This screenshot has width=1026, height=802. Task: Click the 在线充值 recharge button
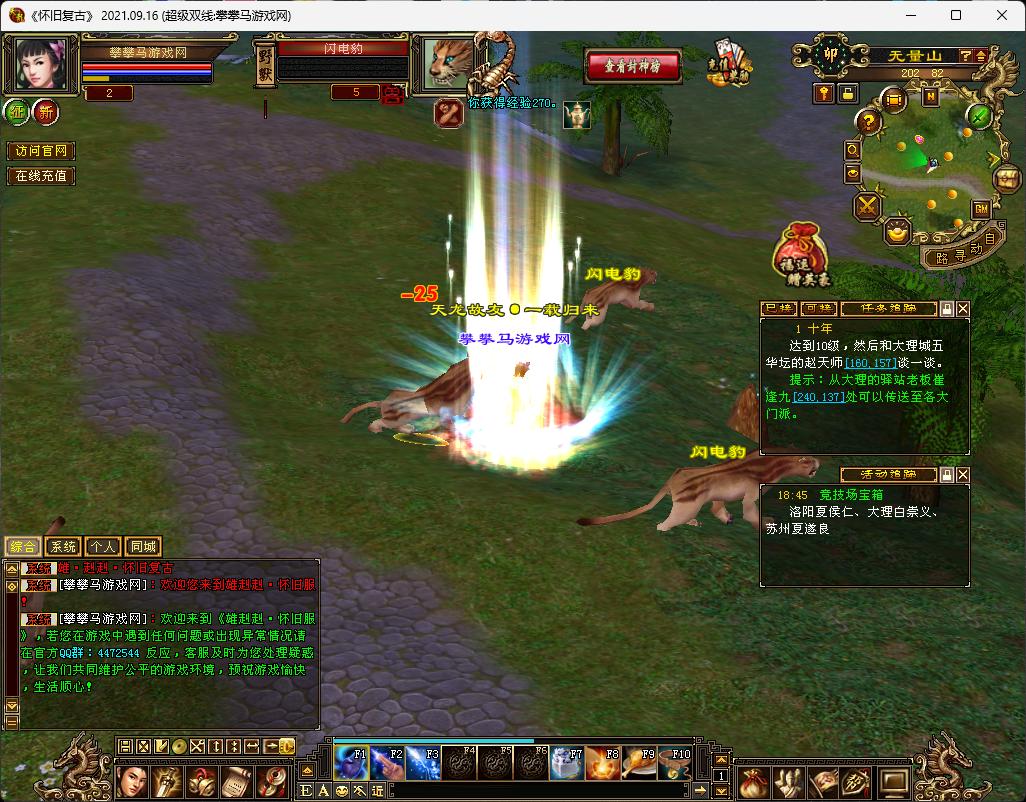42,176
